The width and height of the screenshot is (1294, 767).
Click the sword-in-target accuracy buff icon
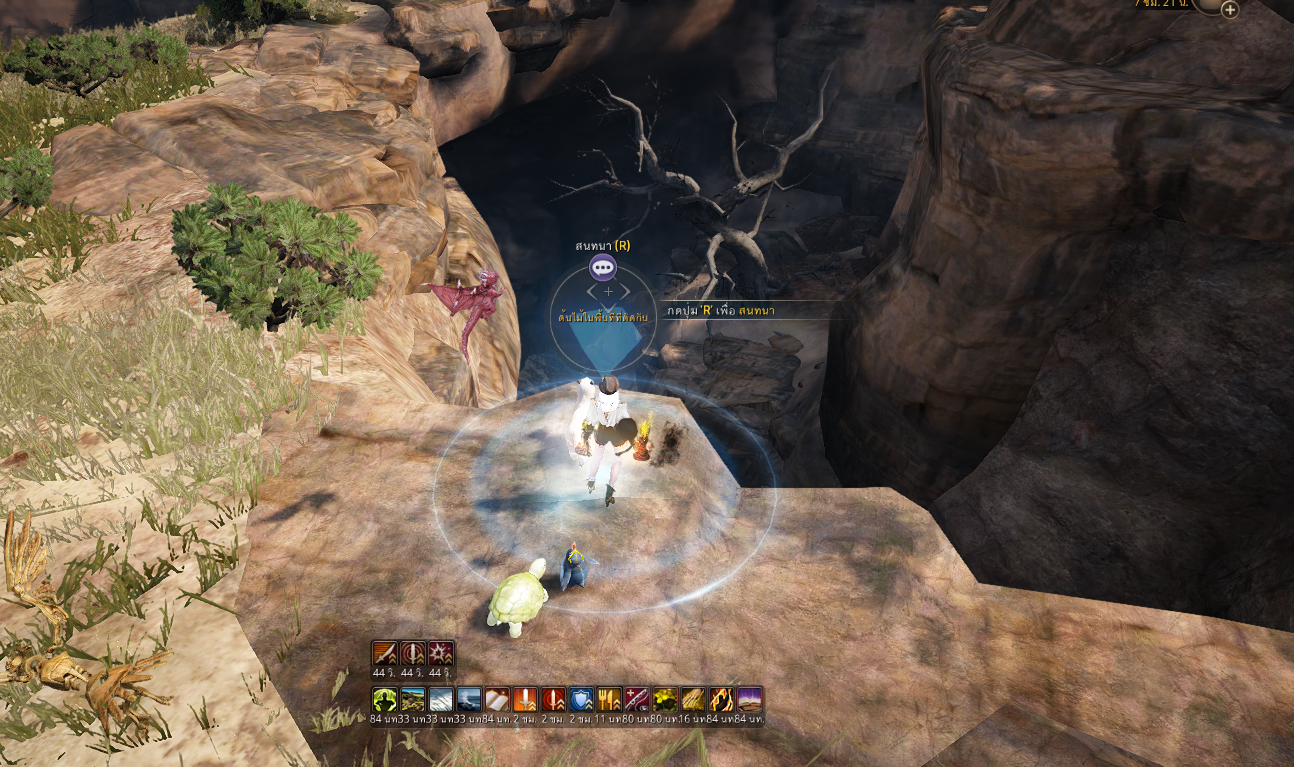pyautogui.click(x=413, y=653)
